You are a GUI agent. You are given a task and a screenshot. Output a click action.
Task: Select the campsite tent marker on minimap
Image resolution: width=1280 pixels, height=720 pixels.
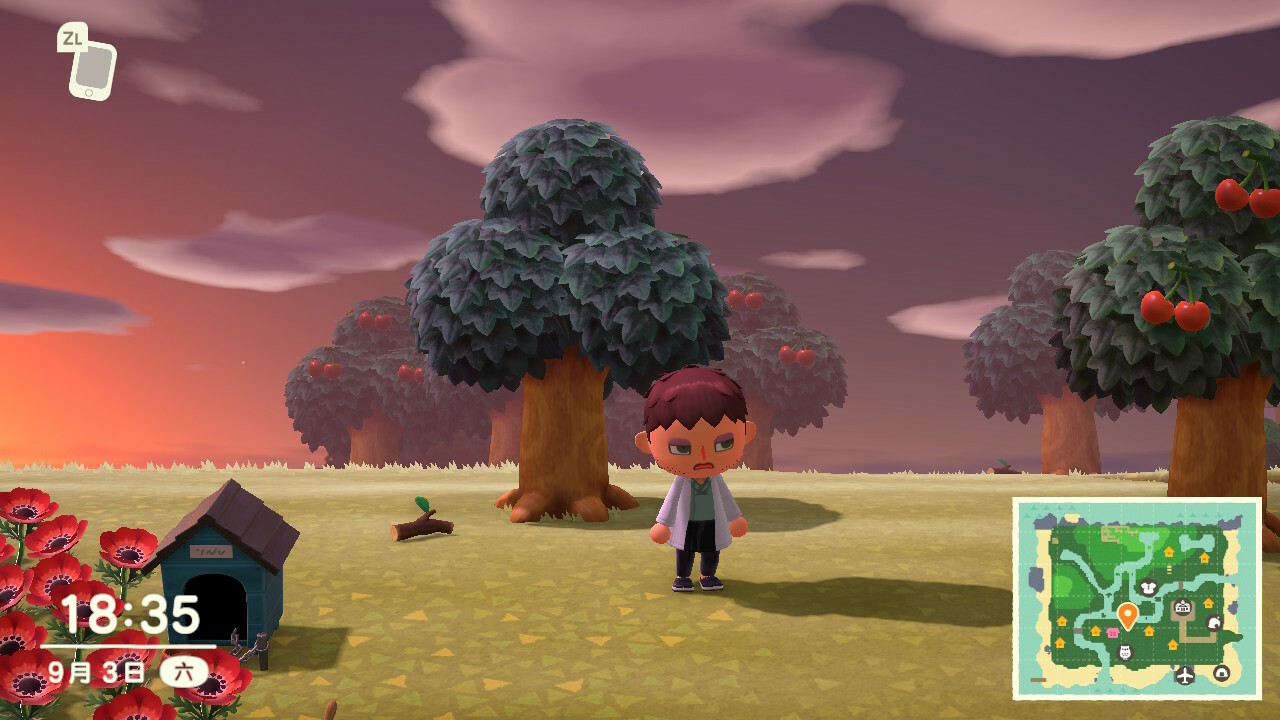click(x=1221, y=673)
